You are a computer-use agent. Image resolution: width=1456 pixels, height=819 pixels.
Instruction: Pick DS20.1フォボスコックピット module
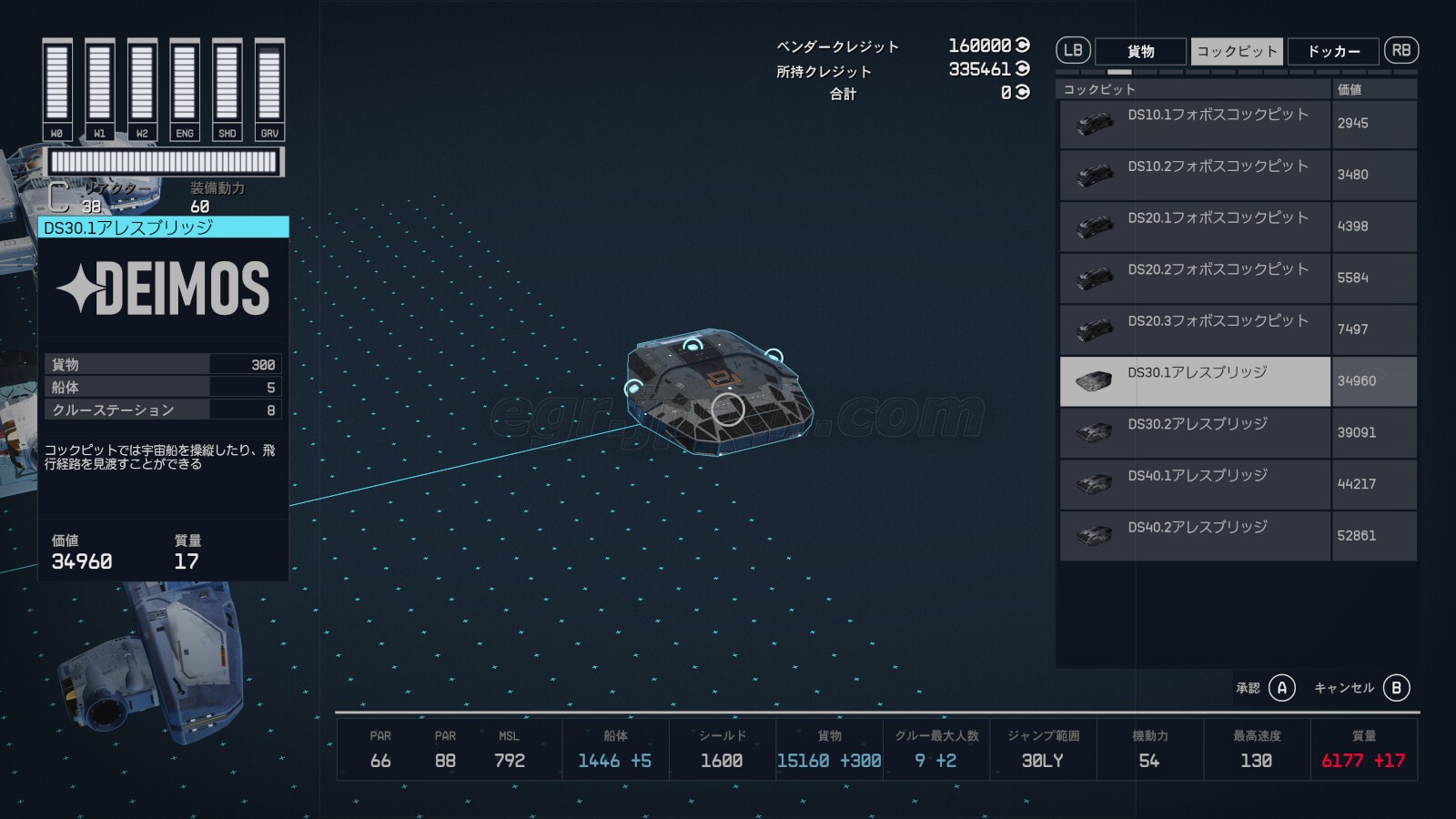pyautogui.click(x=1195, y=227)
